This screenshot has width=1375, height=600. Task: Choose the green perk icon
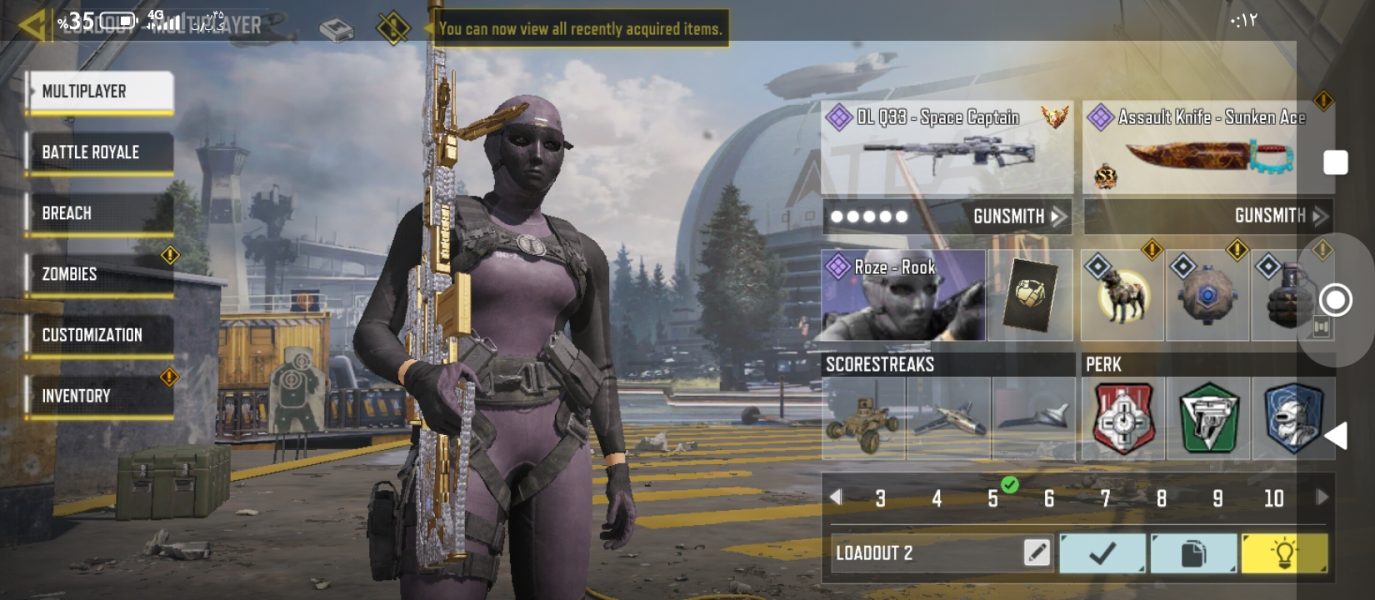coord(1208,418)
